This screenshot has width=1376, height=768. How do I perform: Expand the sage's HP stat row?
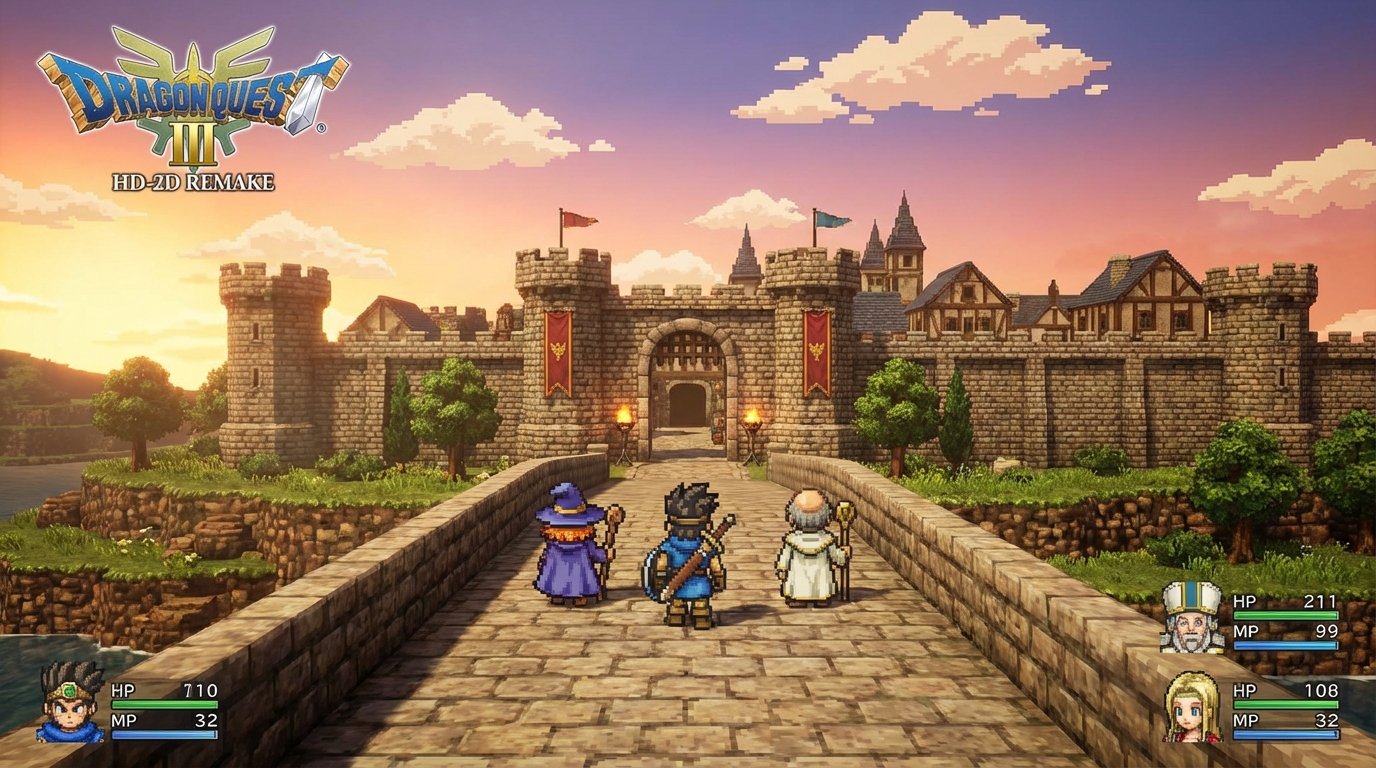(1299, 692)
